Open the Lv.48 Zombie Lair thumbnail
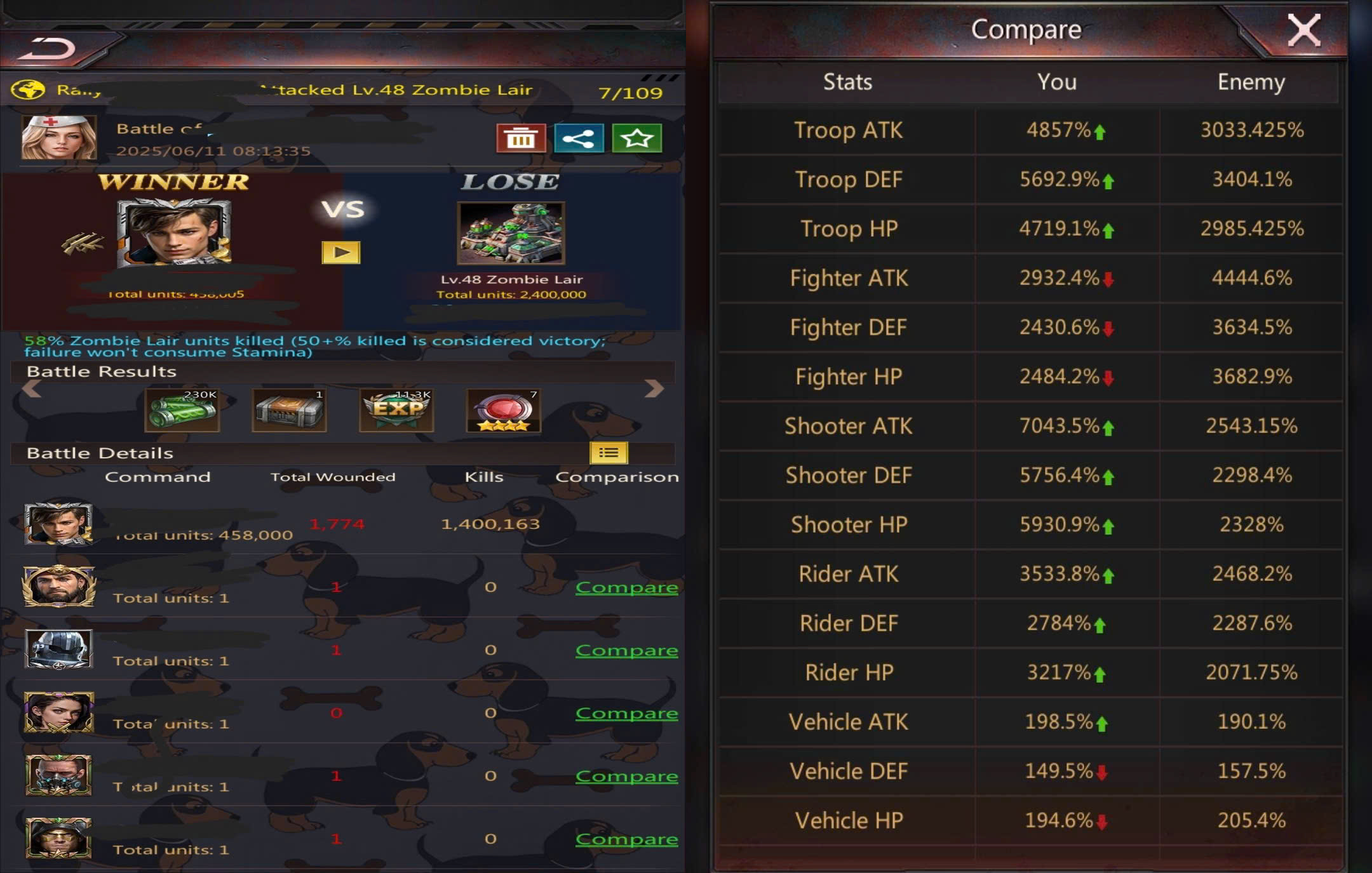The image size is (1372, 873). point(511,233)
